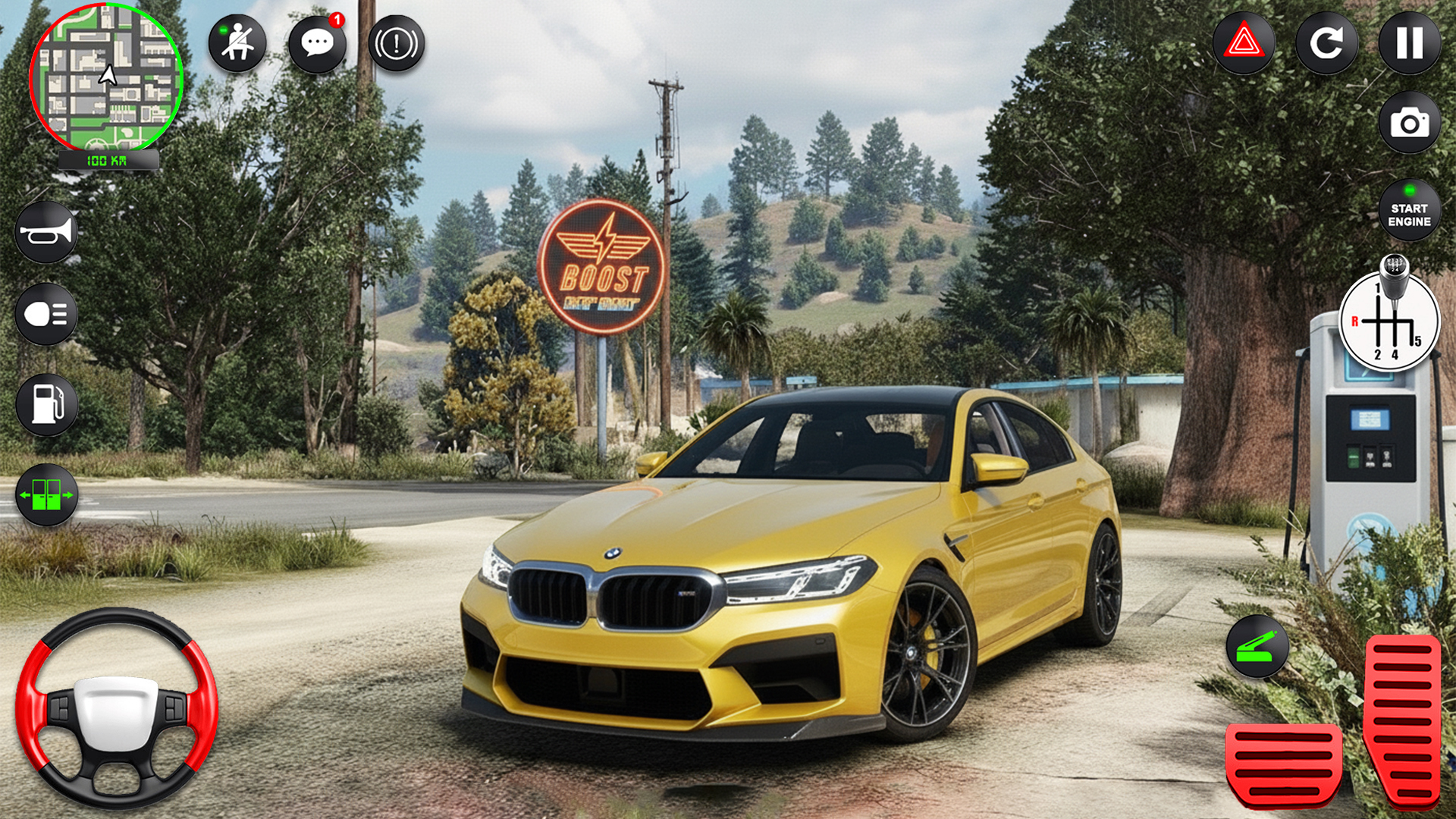Image resolution: width=1456 pixels, height=819 pixels.
Task: Sound the car horn
Action: [x=47, y=231]
